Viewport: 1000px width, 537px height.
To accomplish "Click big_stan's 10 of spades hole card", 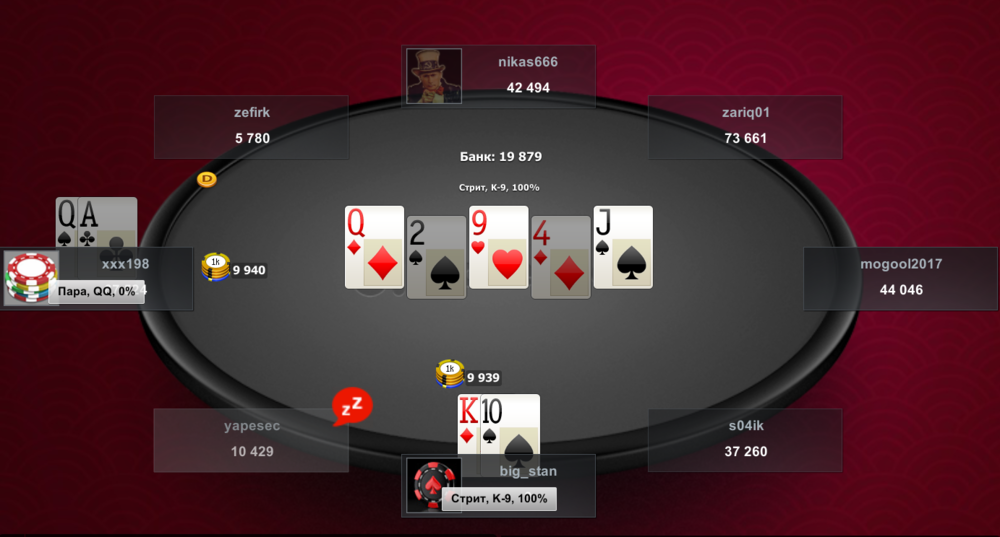I will pyautogui.click(x=511, y=426).
